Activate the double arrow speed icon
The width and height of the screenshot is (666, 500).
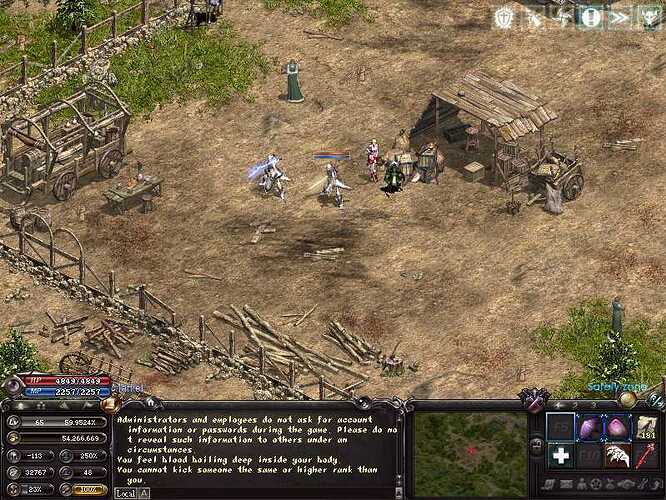pyautogui.click(x=619, y=17)
